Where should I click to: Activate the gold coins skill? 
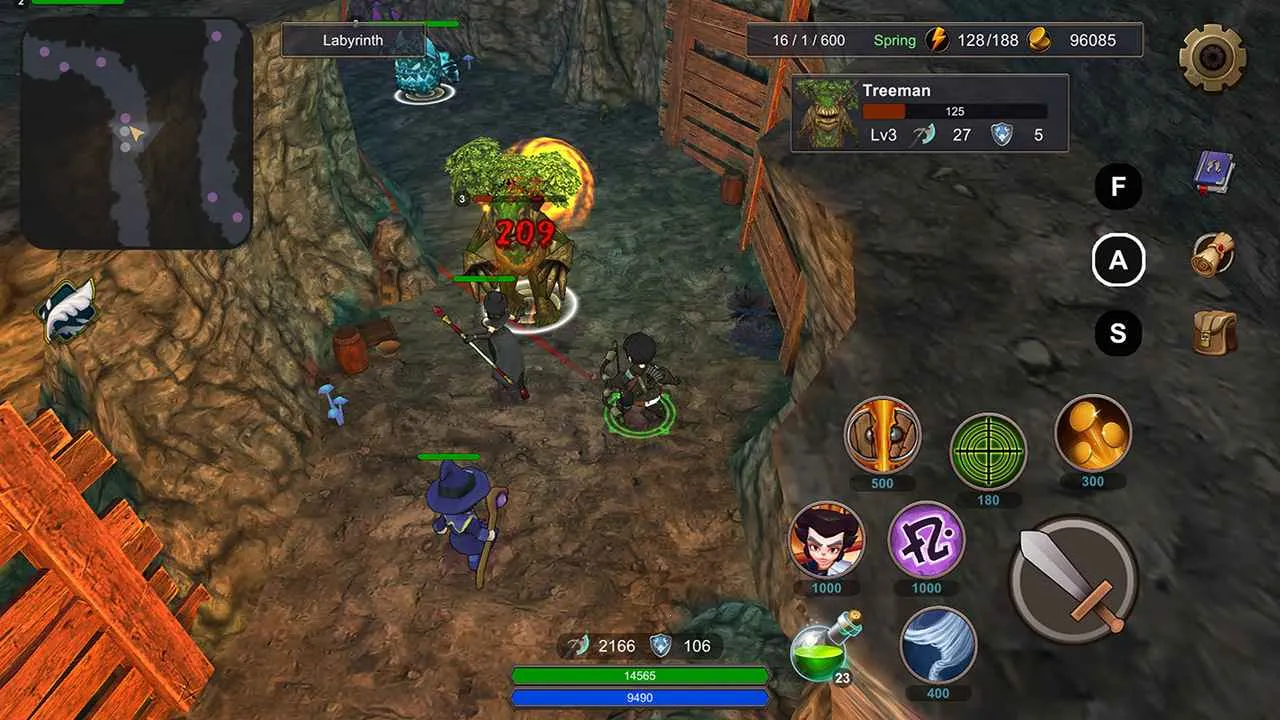(x=1093, y=433)
